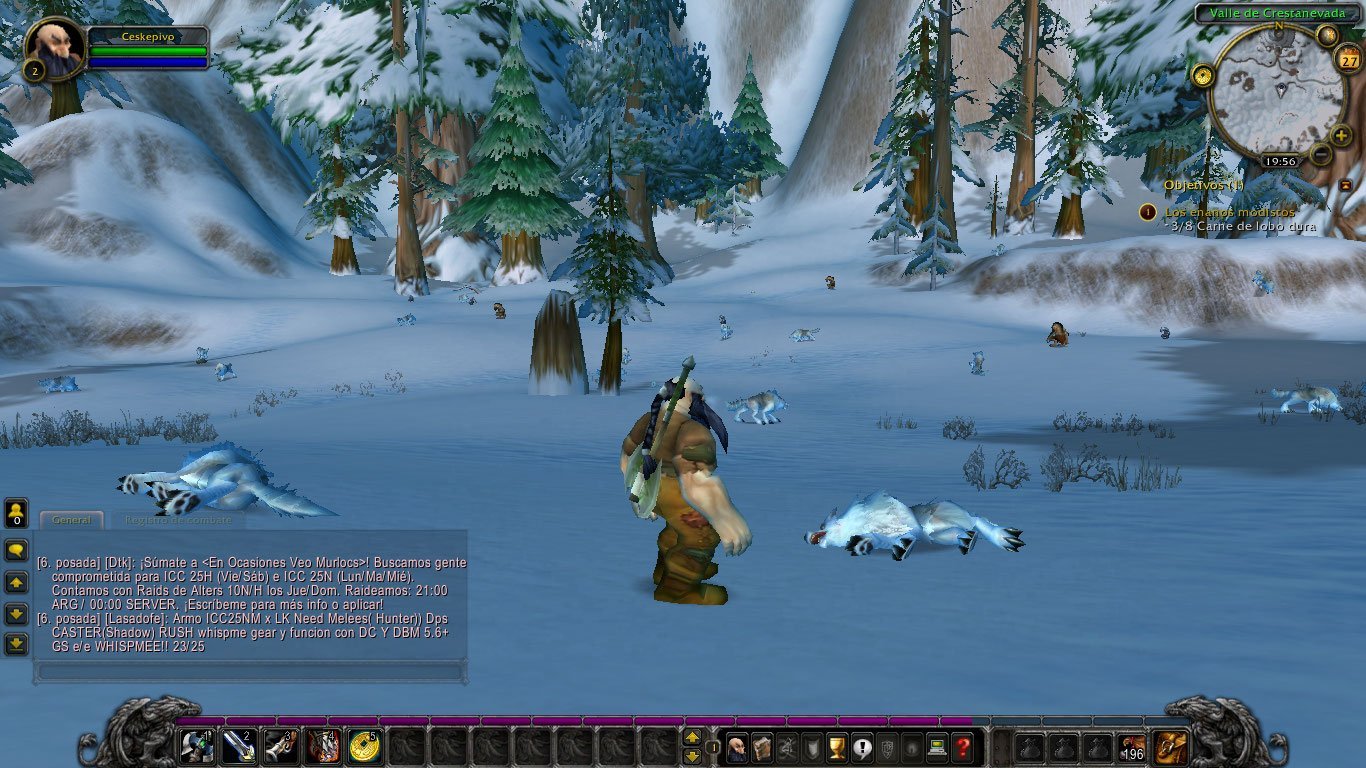1366x768 pixels.
Task: Zoom in on the minimap
Action: click(x=1341, y=135)
